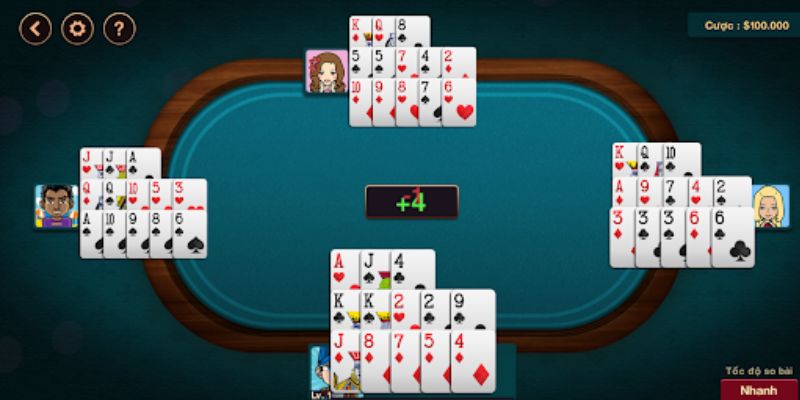Screen dimensions: 800x400
Task: Tap the 7 of diamonds card
Action: pyautogui.click(x=404, y=360)
